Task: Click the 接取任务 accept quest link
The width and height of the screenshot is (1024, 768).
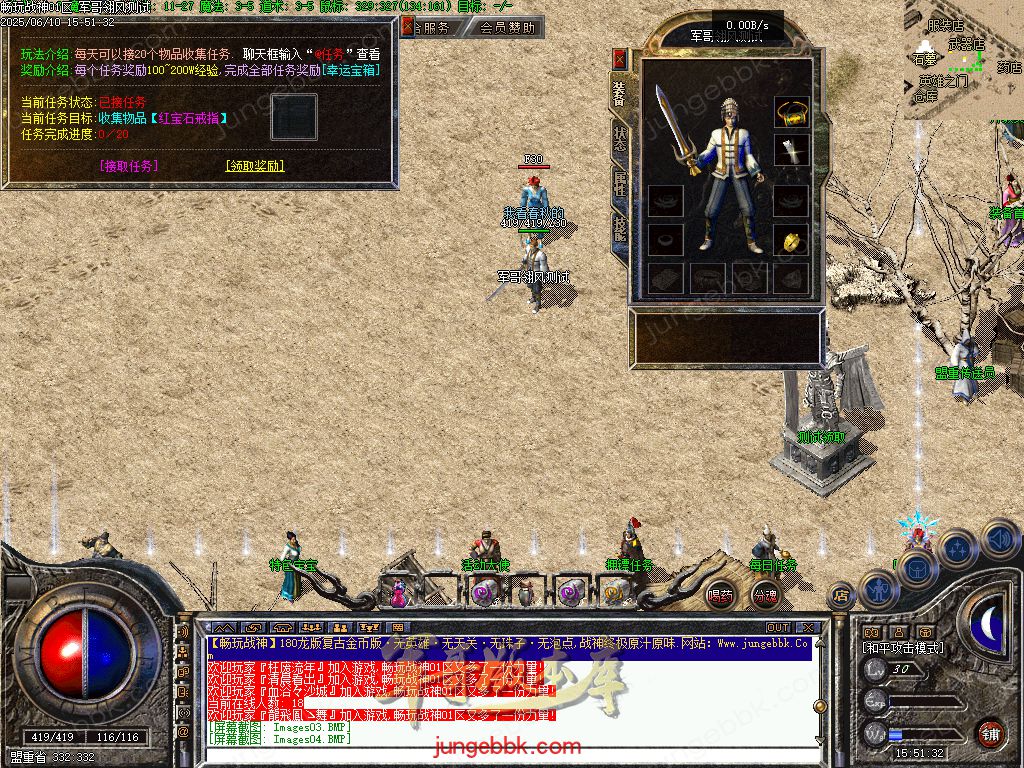Action: (129, 166)
